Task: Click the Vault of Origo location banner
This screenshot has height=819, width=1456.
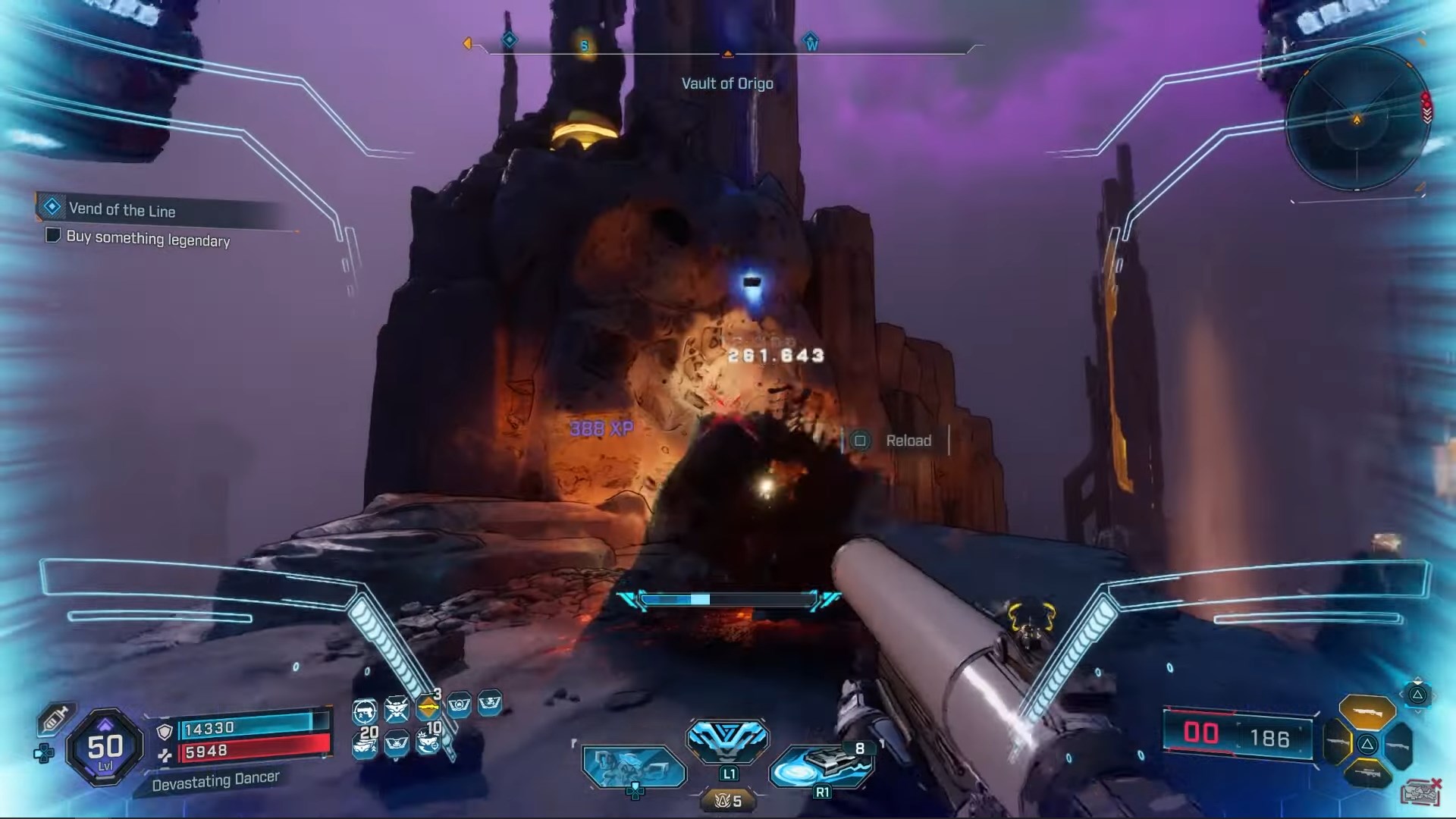Action: pos(726,83)
